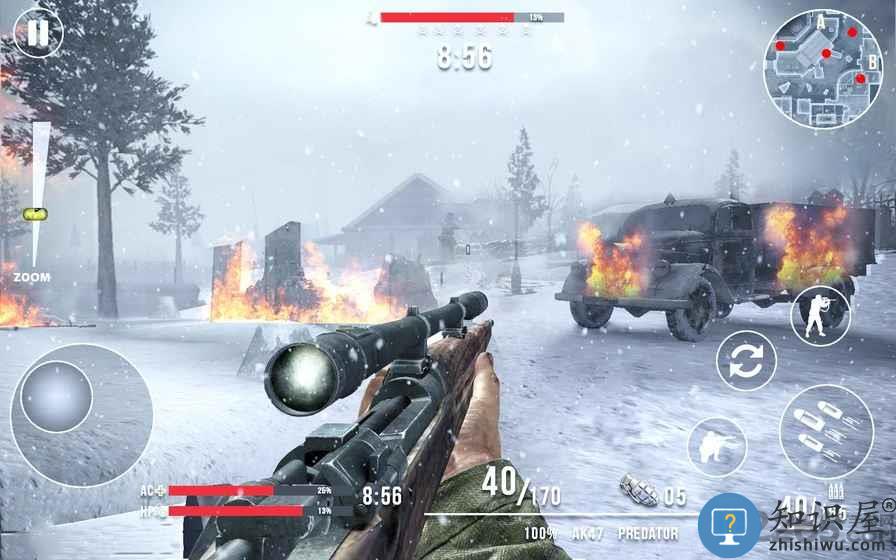Pause the game
The height and width of the screenshot is (560, 896).
pyautogui.click(x=37, y=33)
